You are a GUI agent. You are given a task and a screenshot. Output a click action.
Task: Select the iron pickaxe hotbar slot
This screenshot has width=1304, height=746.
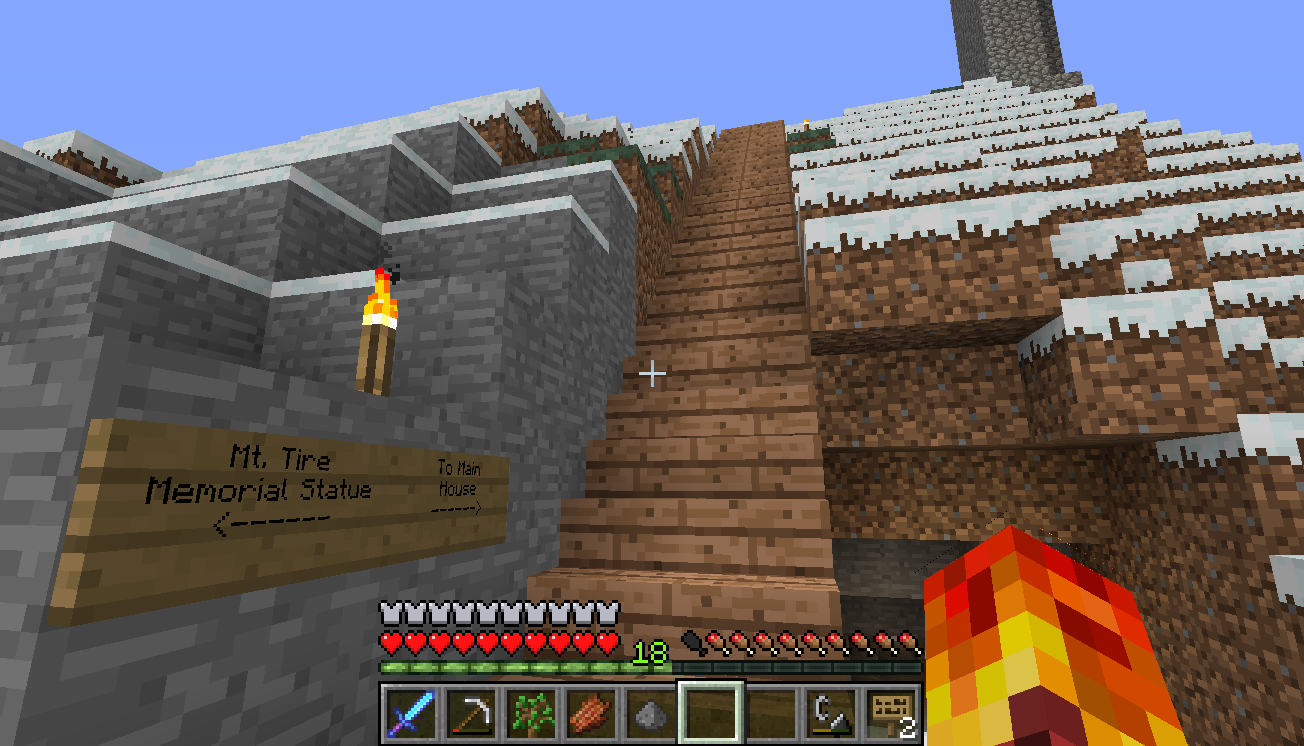(x=470, y=714)
